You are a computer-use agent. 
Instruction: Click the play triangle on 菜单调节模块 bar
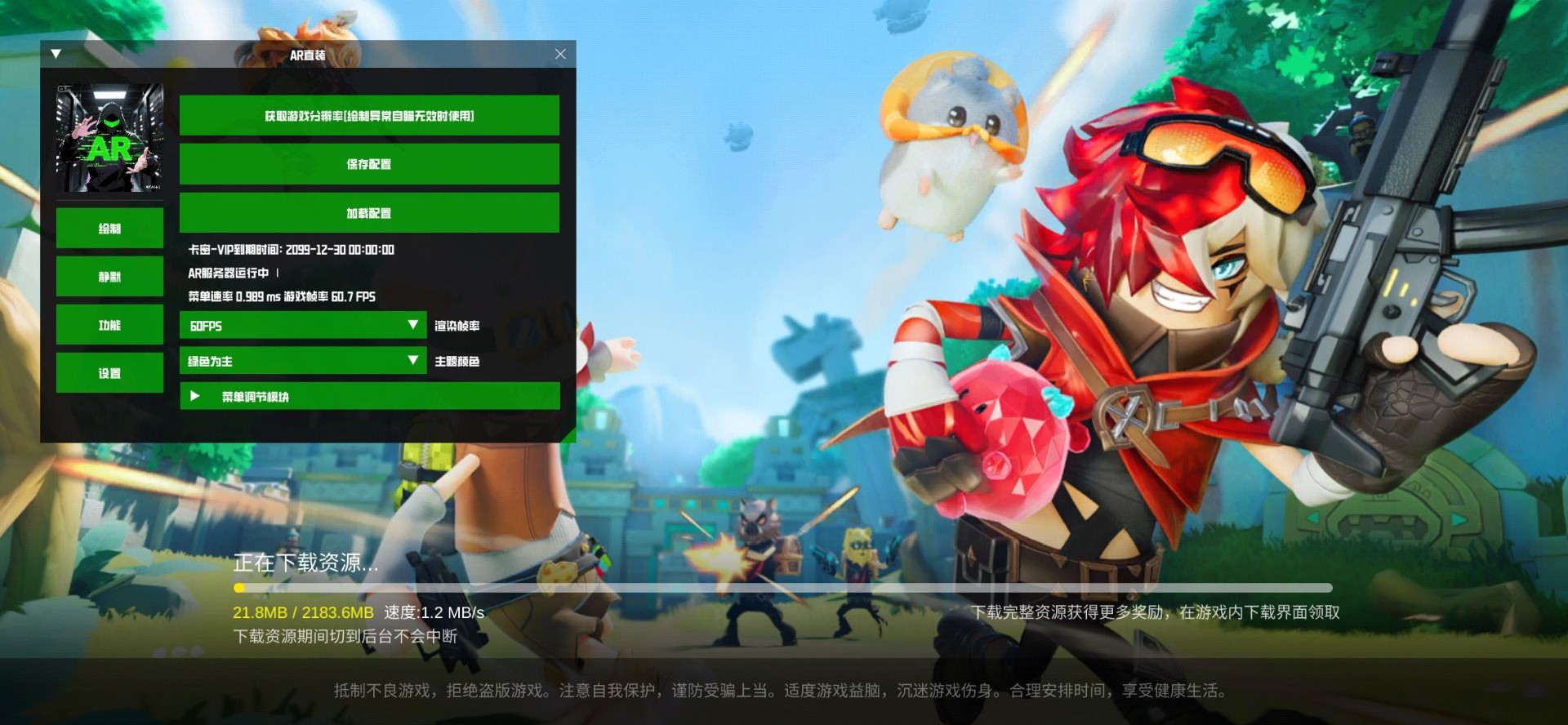pos(194,396)
